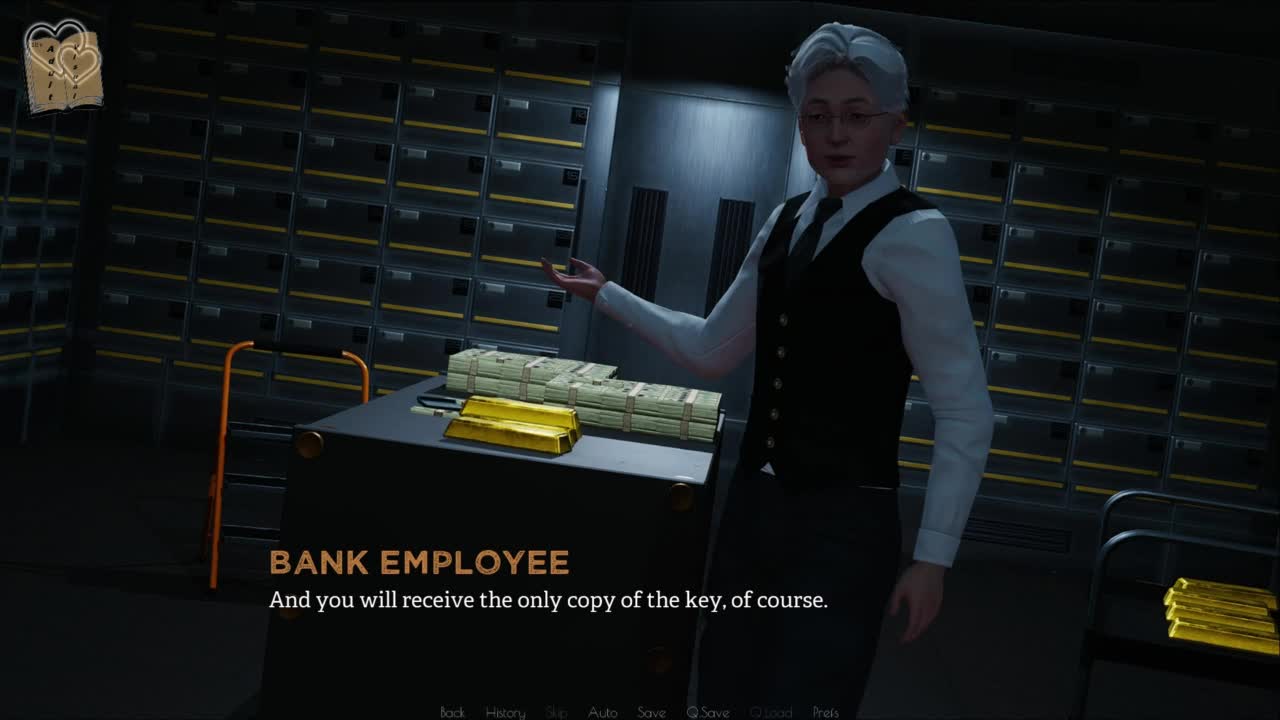Image resolution: width=1280 pixels, height=720 pixels.
Task: Open the dialogue History log
Action: 505,712
